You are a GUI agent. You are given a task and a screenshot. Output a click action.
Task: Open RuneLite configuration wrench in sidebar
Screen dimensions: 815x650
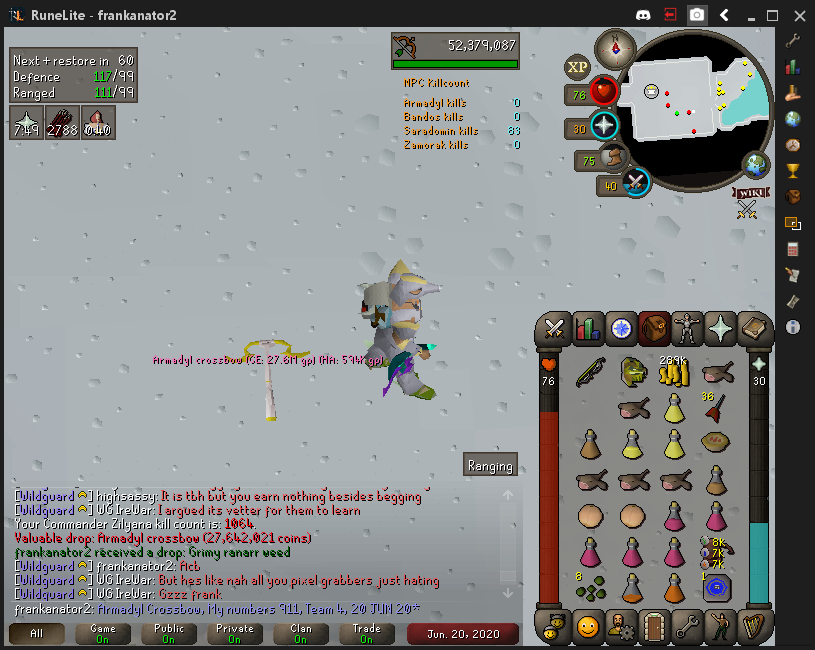[793, 41]
